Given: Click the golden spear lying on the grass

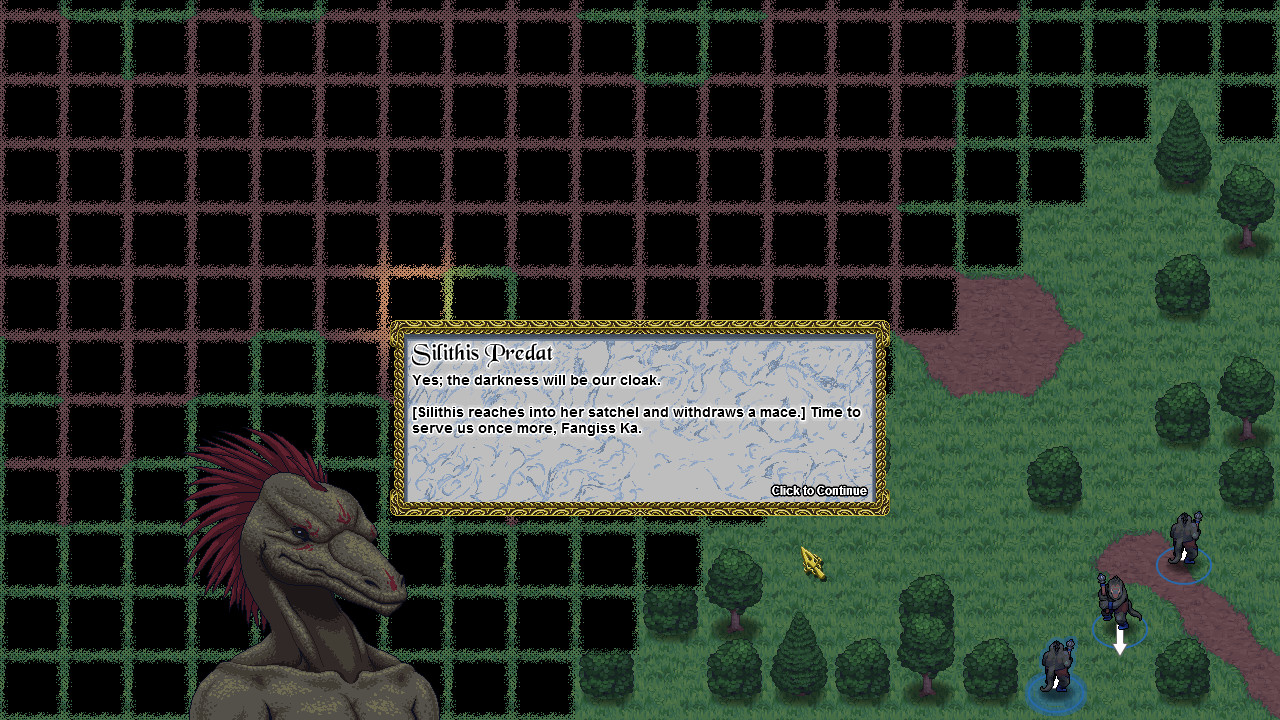Looking at the screenshot, I should click(x=812, y=563).
